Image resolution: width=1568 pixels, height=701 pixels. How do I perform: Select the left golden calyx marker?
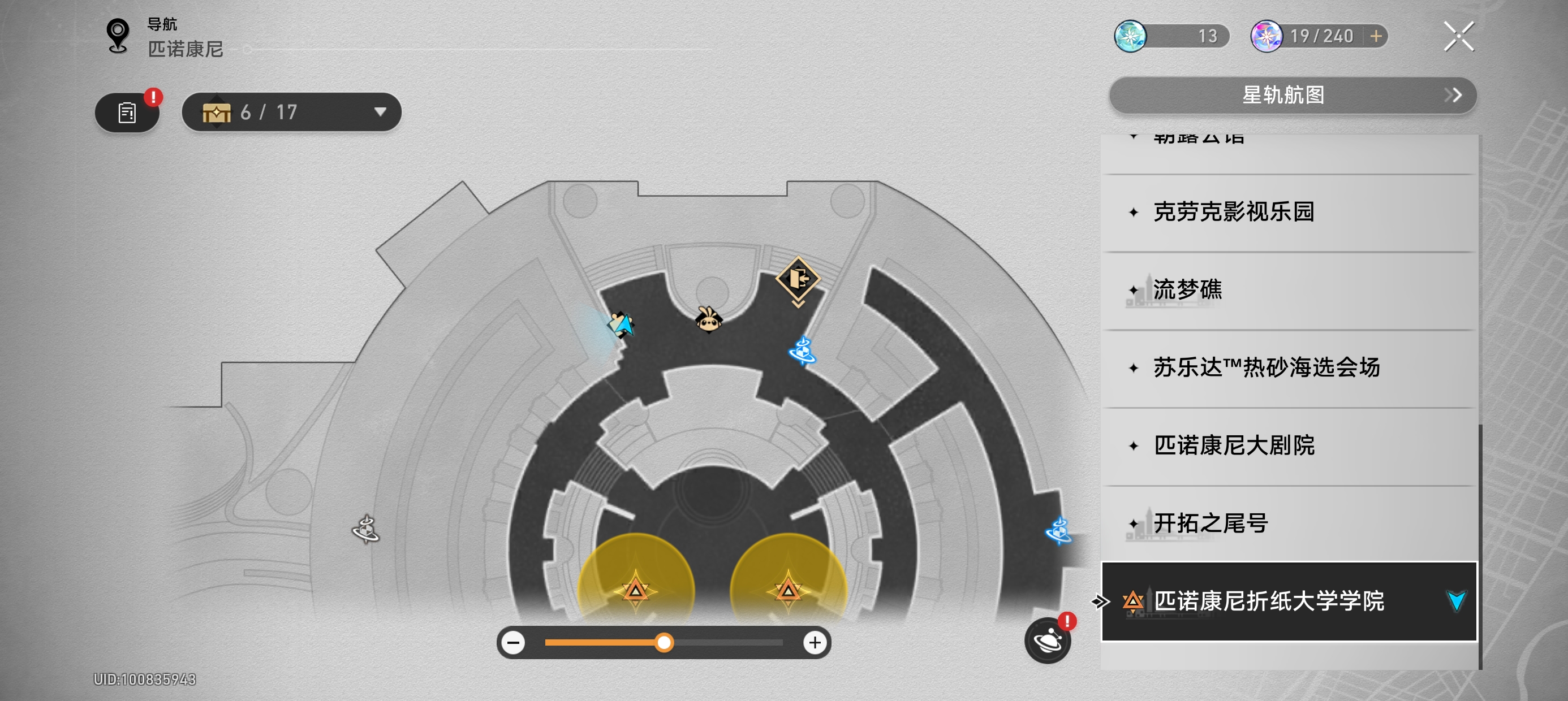[x=635, y=589]
